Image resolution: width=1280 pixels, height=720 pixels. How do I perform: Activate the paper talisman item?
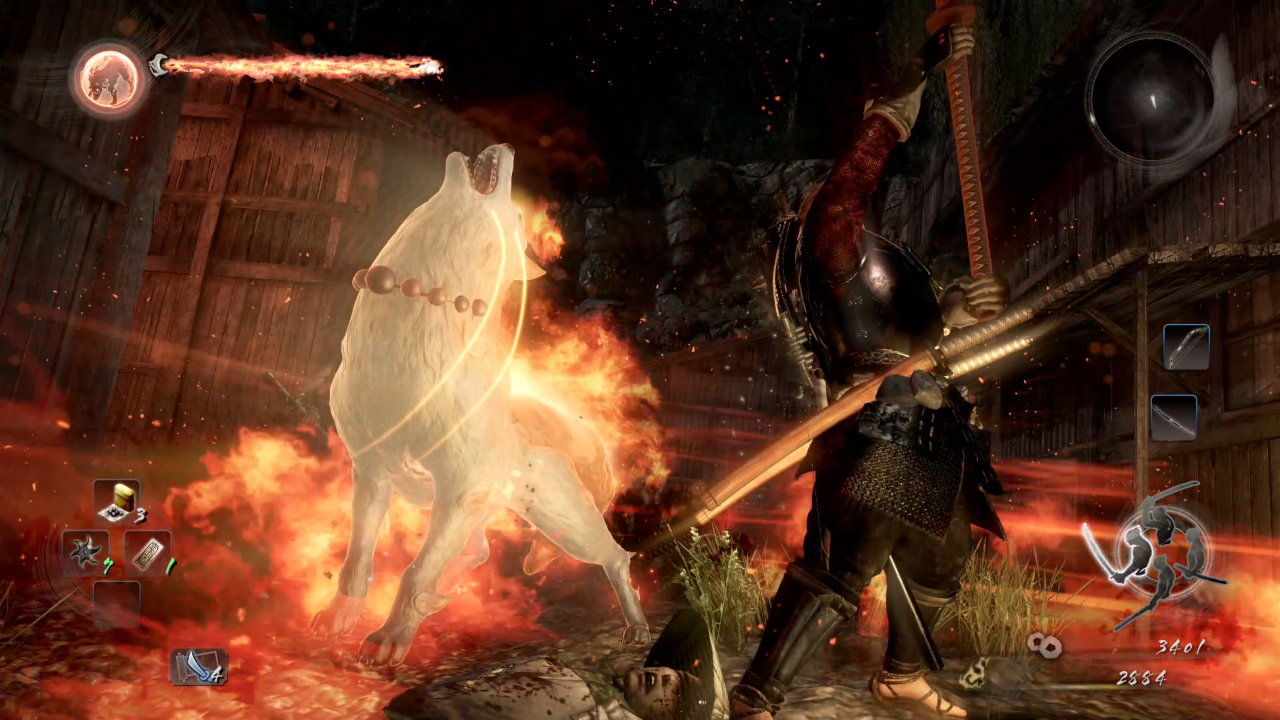point(148,552)
